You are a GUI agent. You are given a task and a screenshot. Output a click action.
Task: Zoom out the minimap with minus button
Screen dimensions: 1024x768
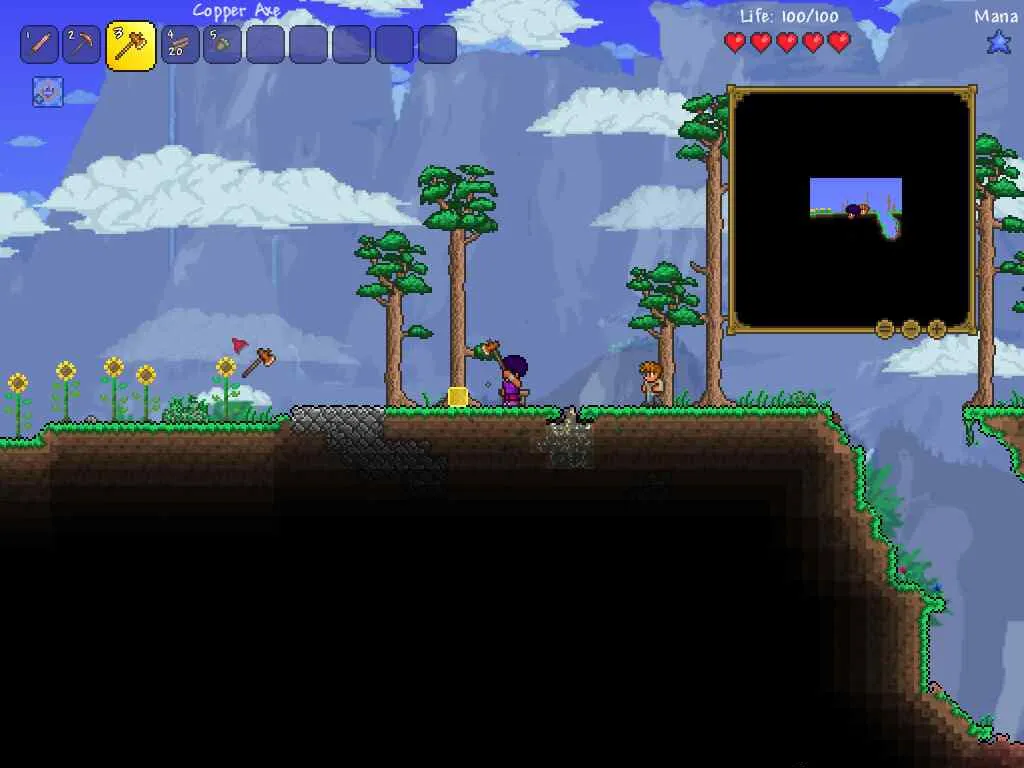tap(911, 328)
